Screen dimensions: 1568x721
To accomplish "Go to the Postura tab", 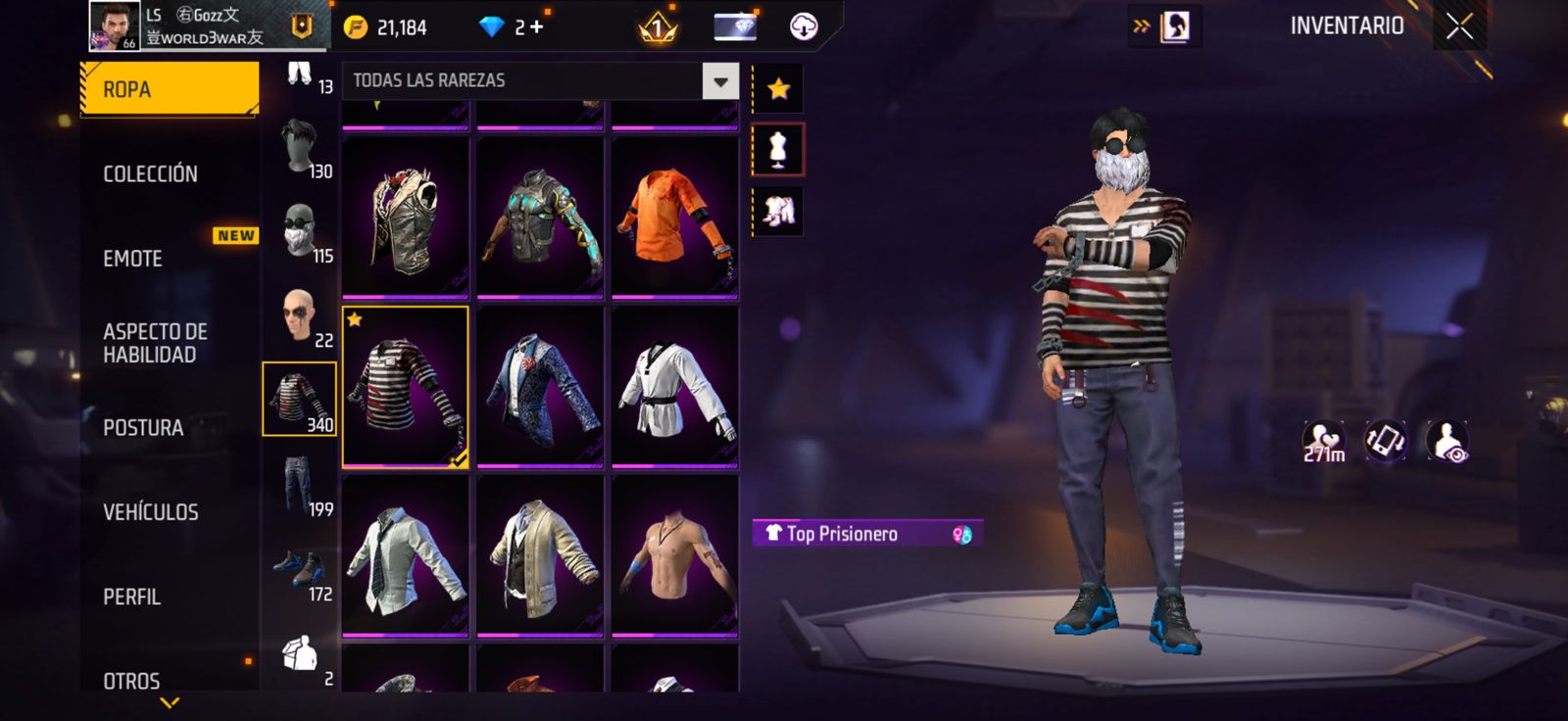I will point(143,428).
